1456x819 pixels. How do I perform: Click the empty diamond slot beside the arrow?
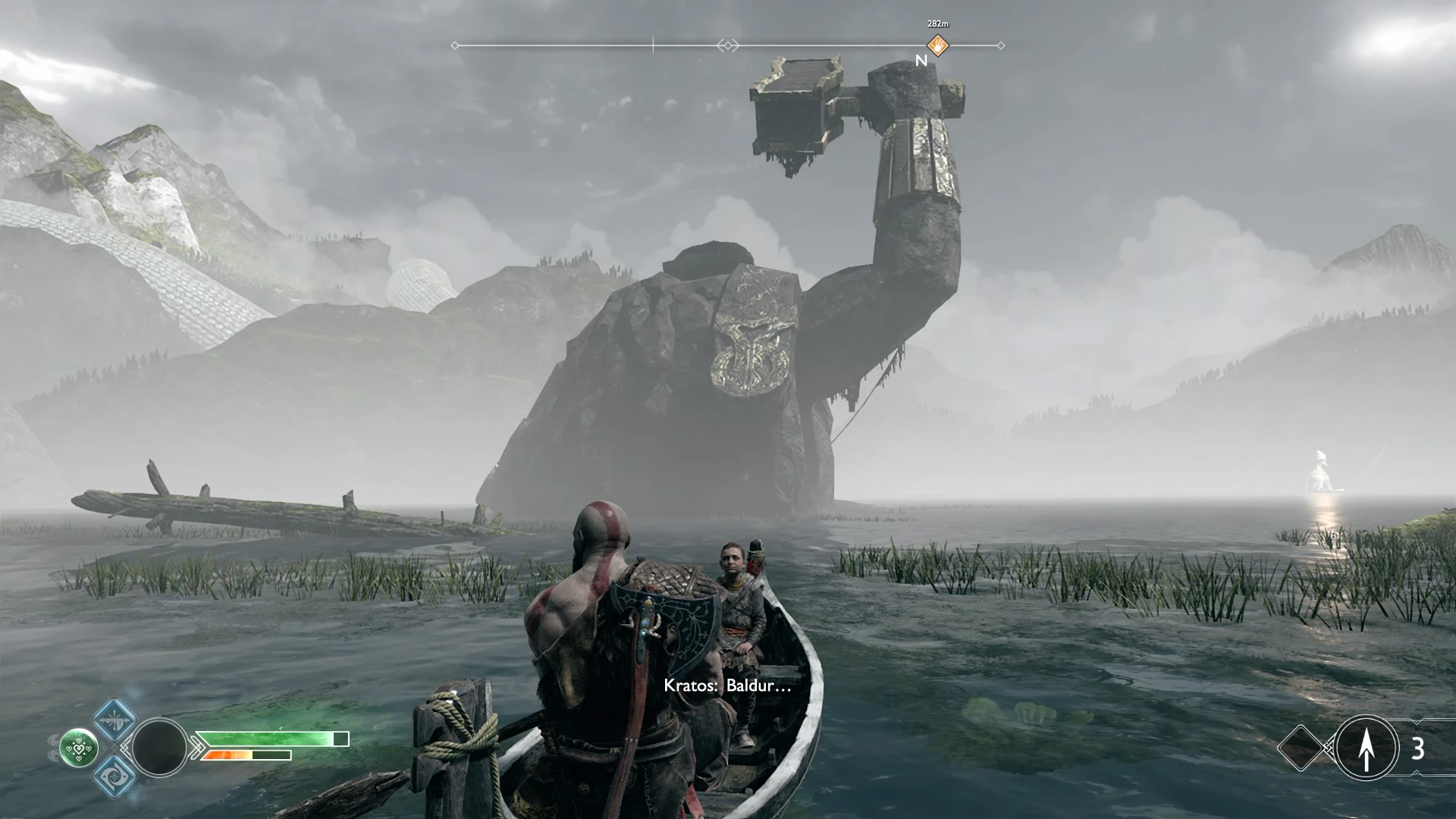click(x=1301, y=748)
